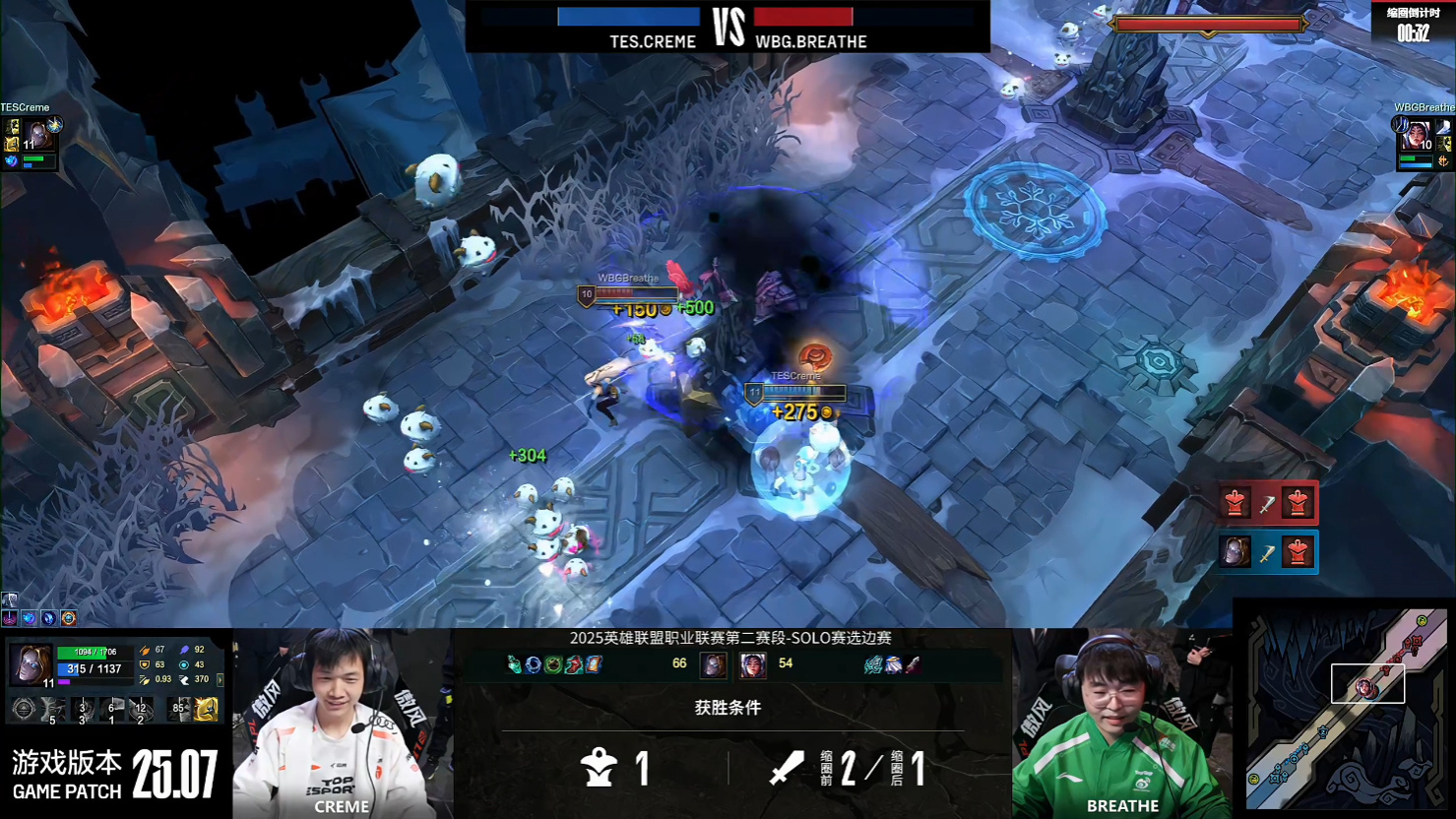The width and height of the screenshot is (1456, 819).
Task: Click the golden summoner spell icon
Action: pos(206,709)
